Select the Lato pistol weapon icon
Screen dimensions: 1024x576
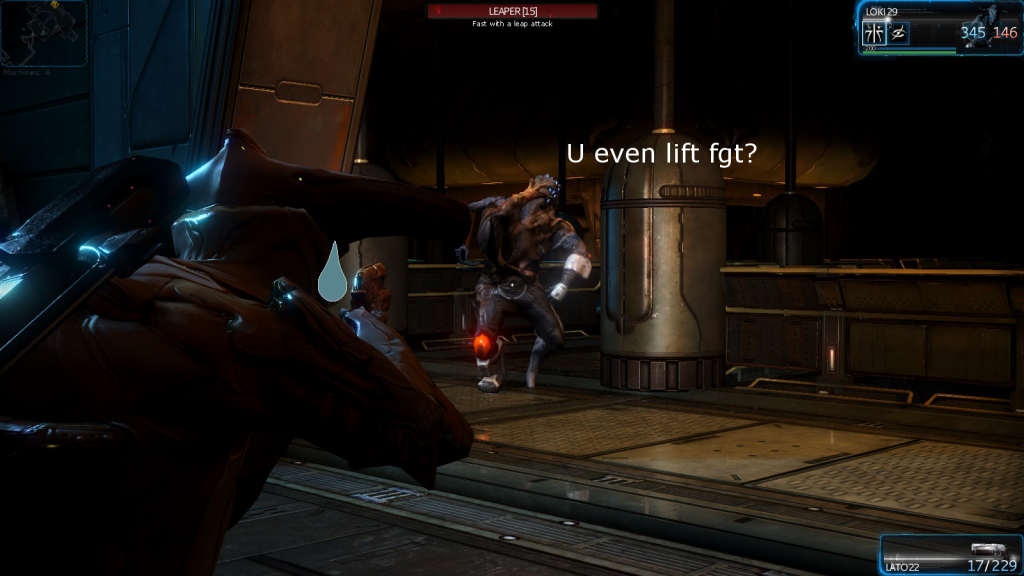click(x=987, y=549)
